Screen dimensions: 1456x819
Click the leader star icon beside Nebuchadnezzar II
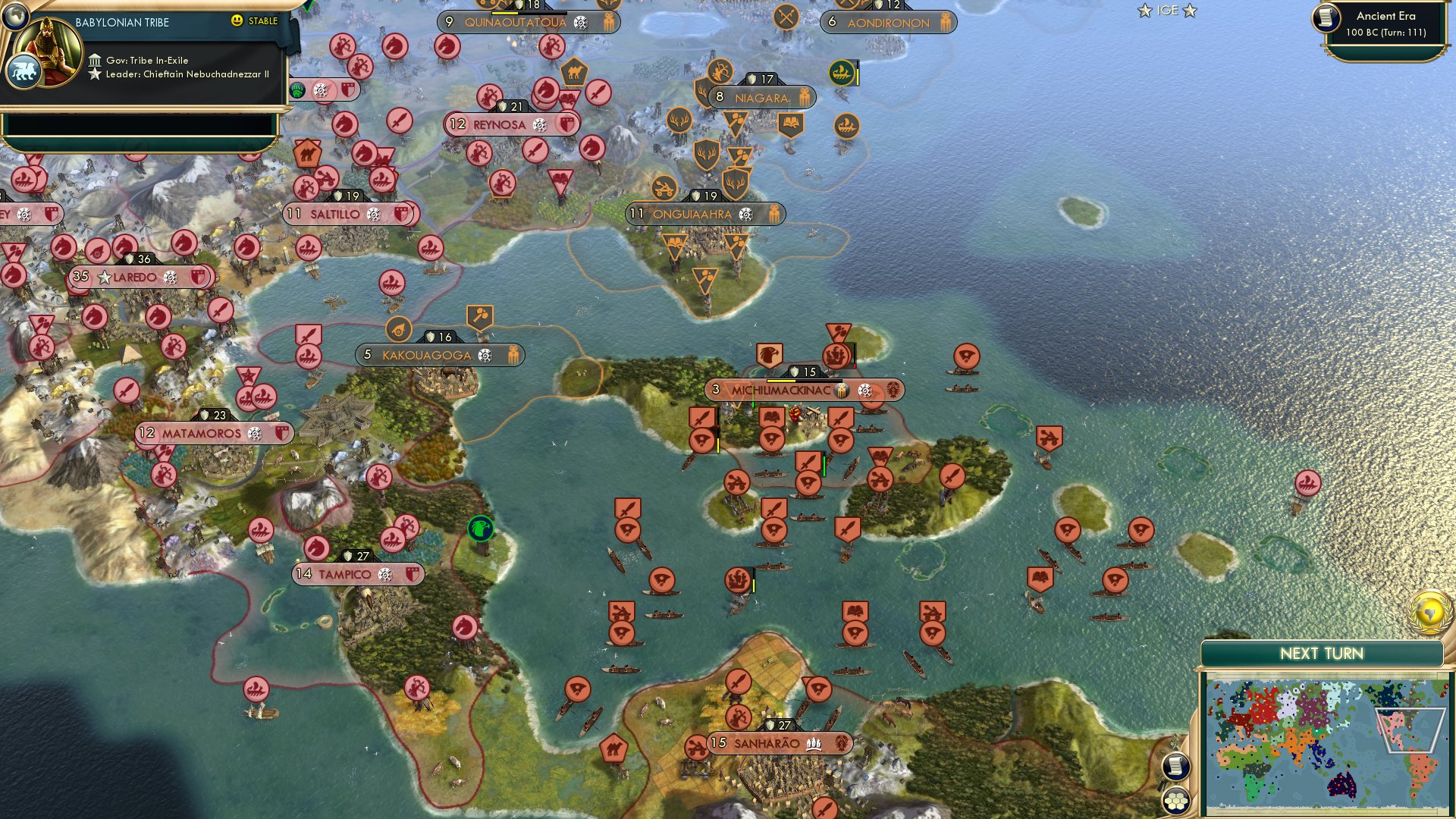[95, 74]
